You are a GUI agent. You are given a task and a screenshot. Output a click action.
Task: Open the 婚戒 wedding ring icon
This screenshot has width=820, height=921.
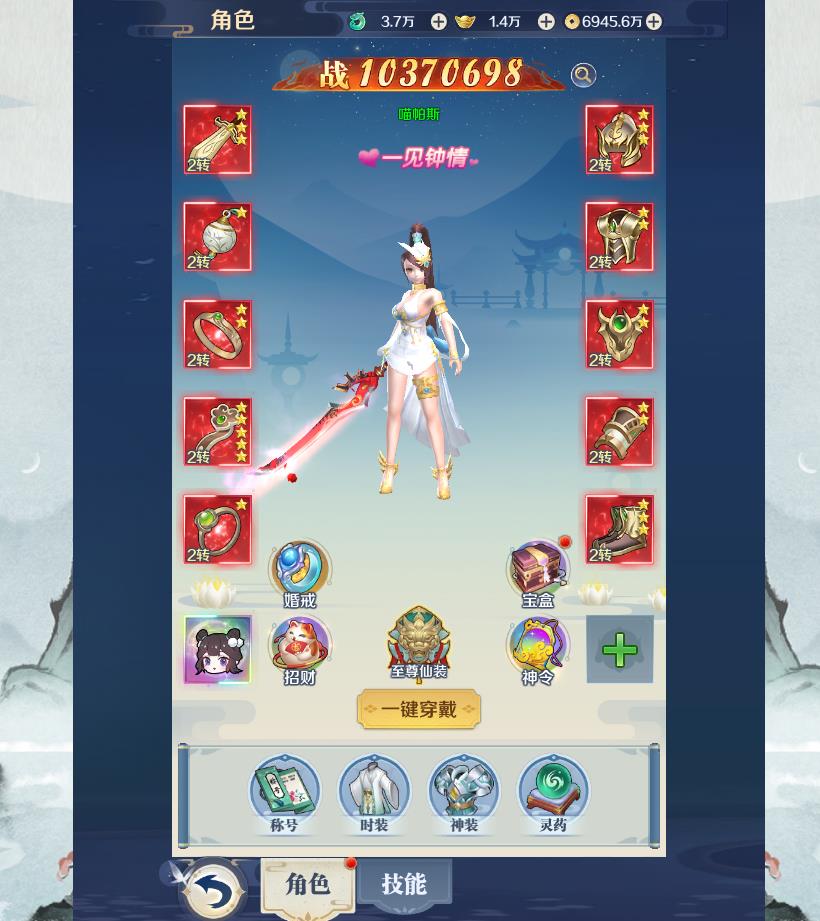coord(300,572)
